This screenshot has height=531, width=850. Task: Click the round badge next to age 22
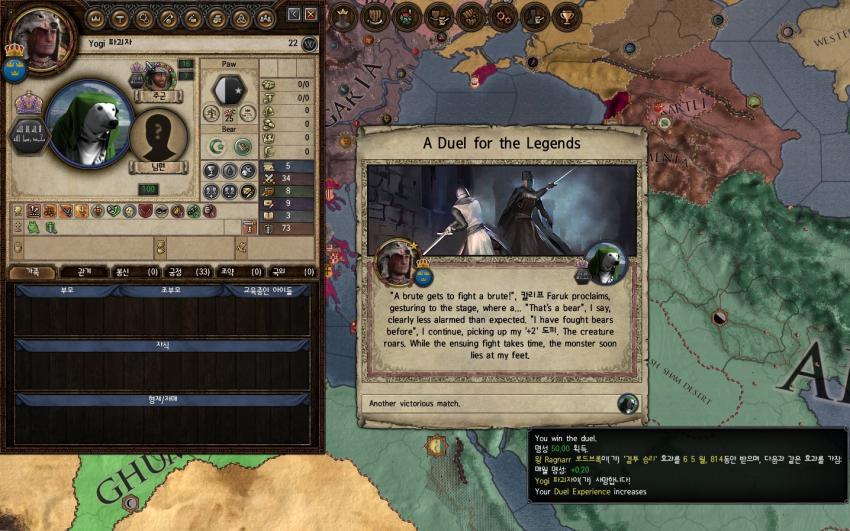coord(309,44)
